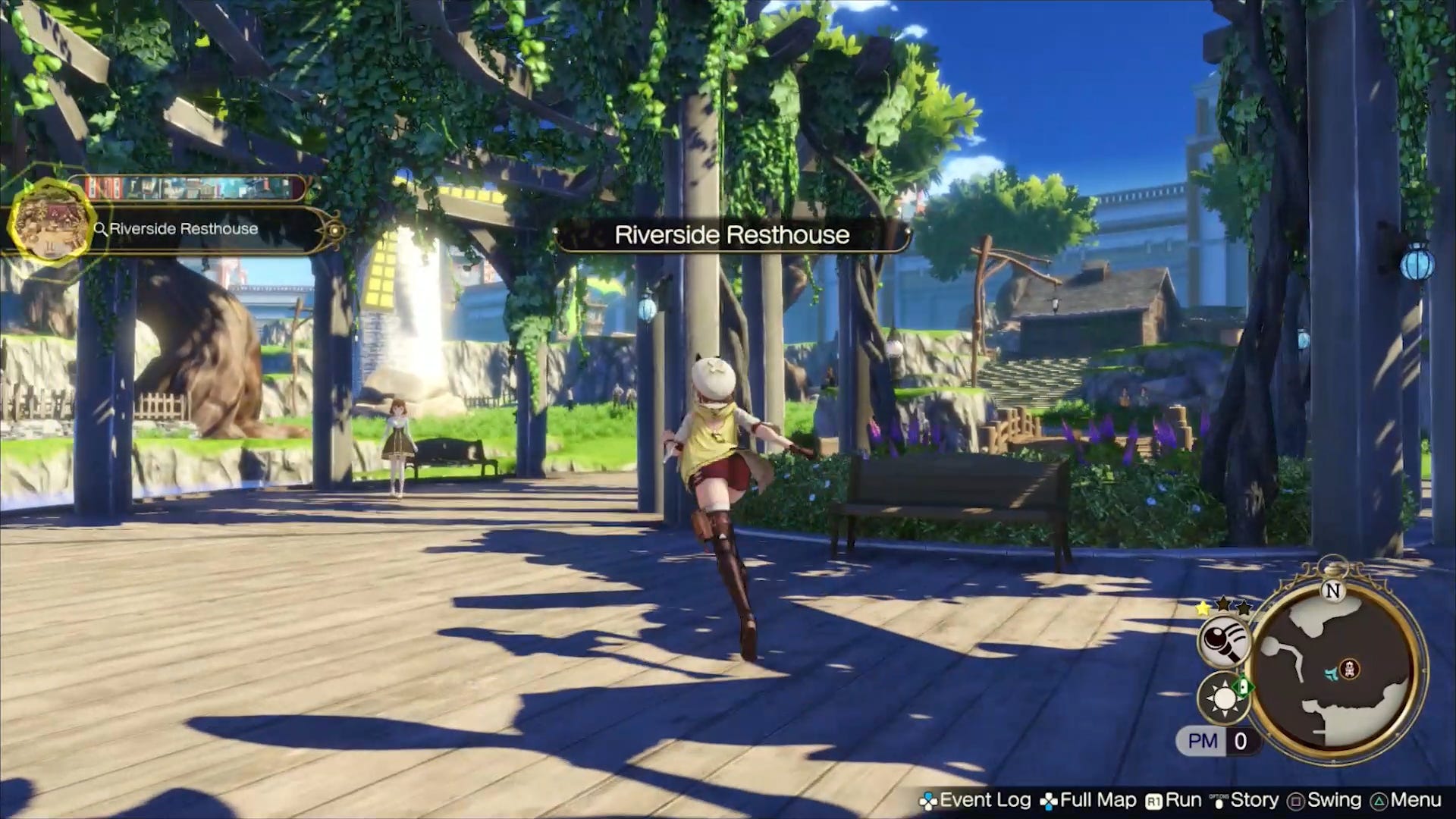Toggle the lit yellow exploration star
This screenshot has height=819, width=1456.
1203,607
